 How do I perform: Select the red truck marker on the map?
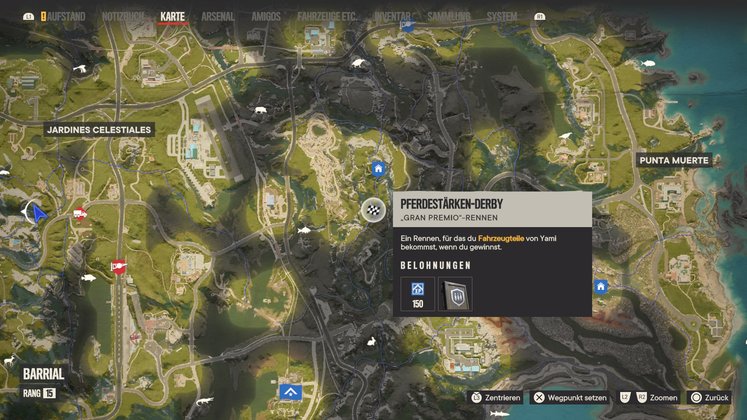(79, 213)
